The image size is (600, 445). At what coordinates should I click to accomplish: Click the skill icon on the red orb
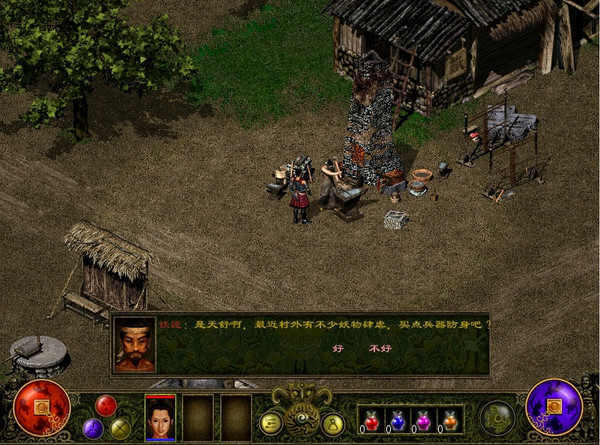(x=42, y=409)
